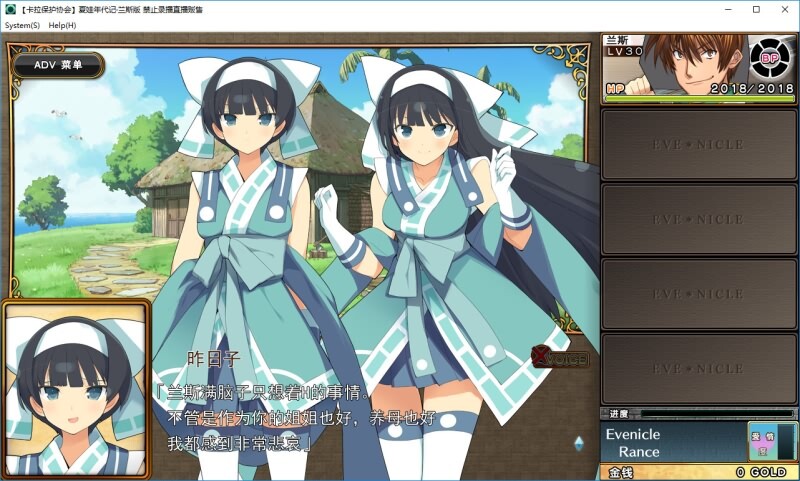Viewport: 800px width, 481px height.
Task: Toggle the VOICE button
Action: [x=561, y=357]
